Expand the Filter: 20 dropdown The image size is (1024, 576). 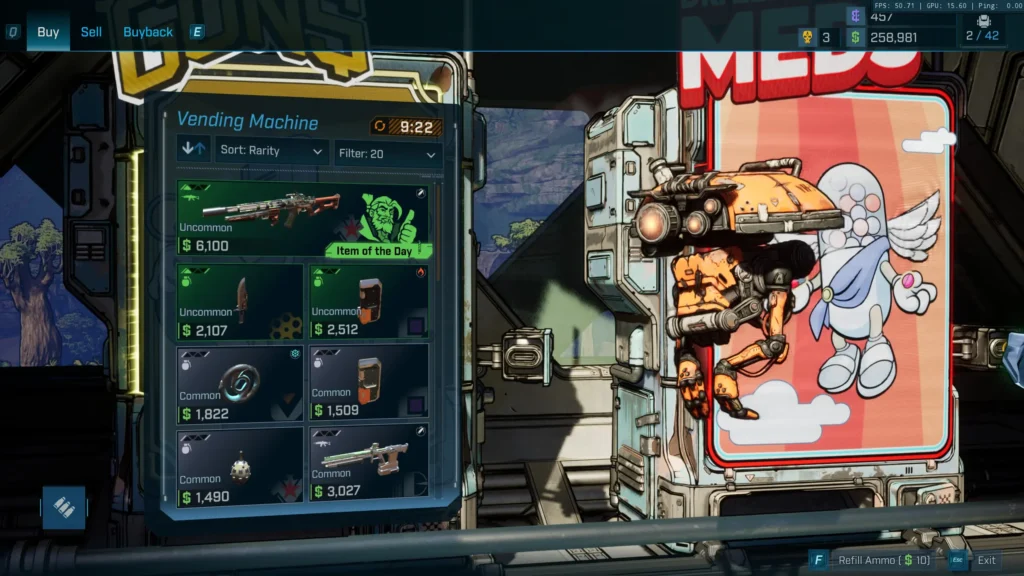coord(388,154)
